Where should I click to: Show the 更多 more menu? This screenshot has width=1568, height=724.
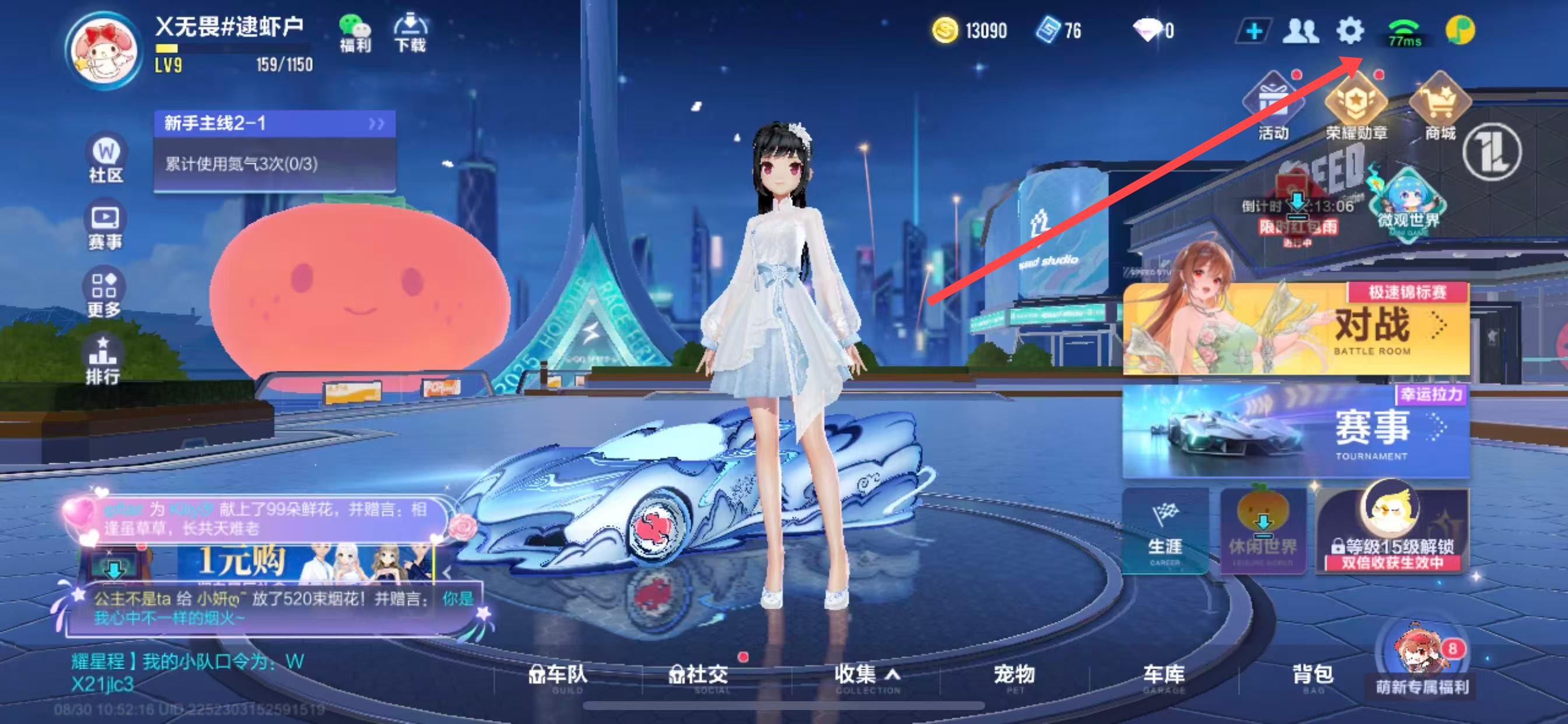coord(104,294)
